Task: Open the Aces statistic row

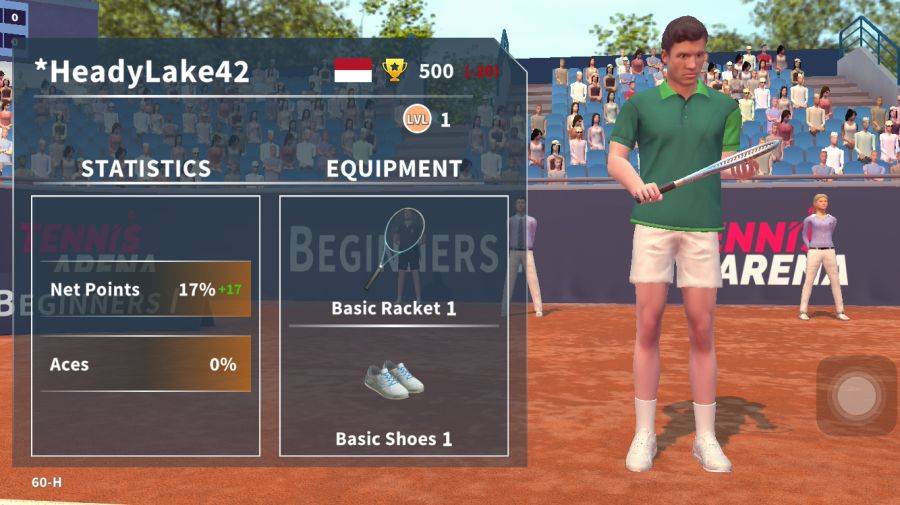Action: tap(146, 365)
